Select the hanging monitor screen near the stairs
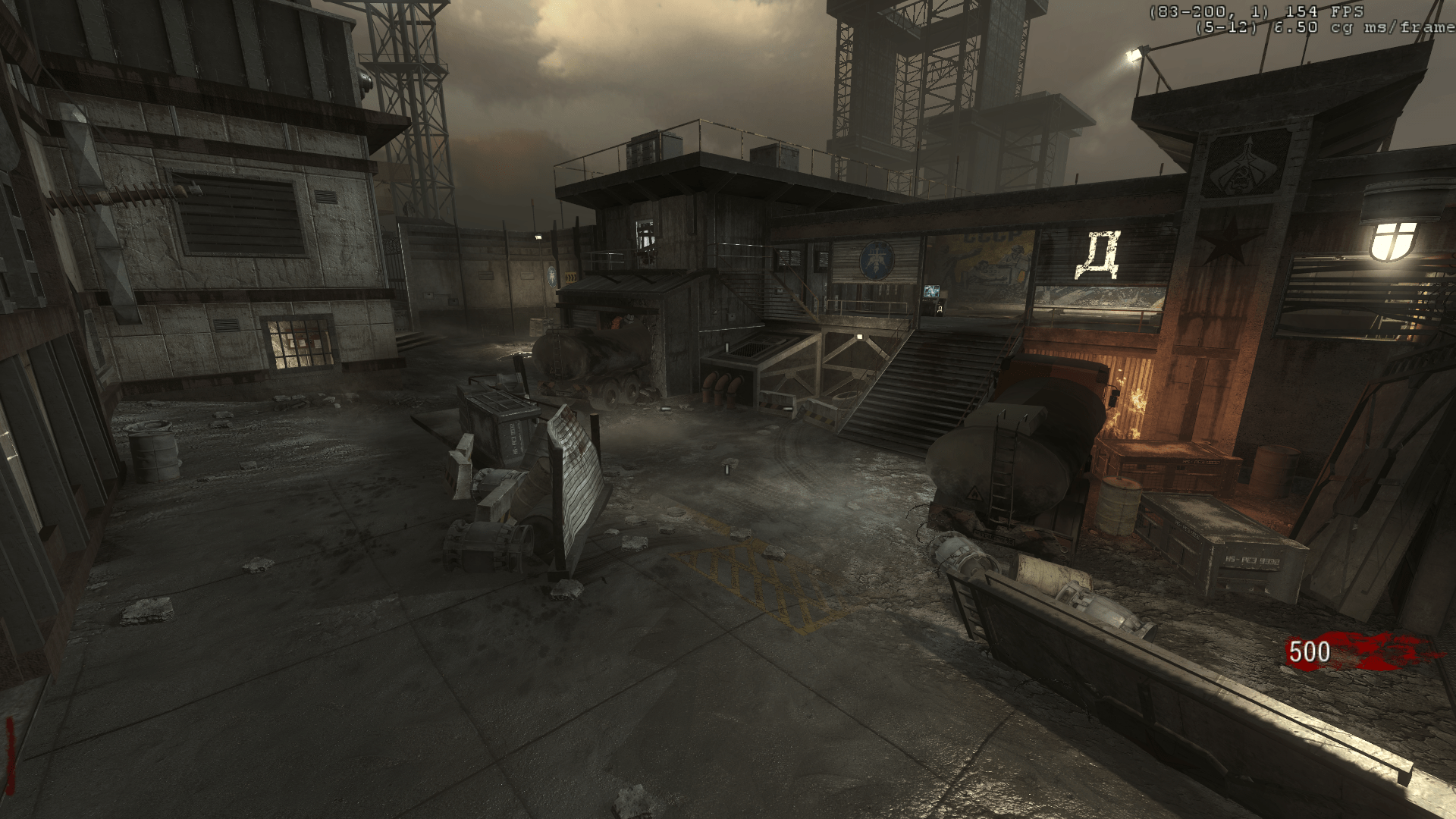The image size is (1456, 819). pos(932,291)
